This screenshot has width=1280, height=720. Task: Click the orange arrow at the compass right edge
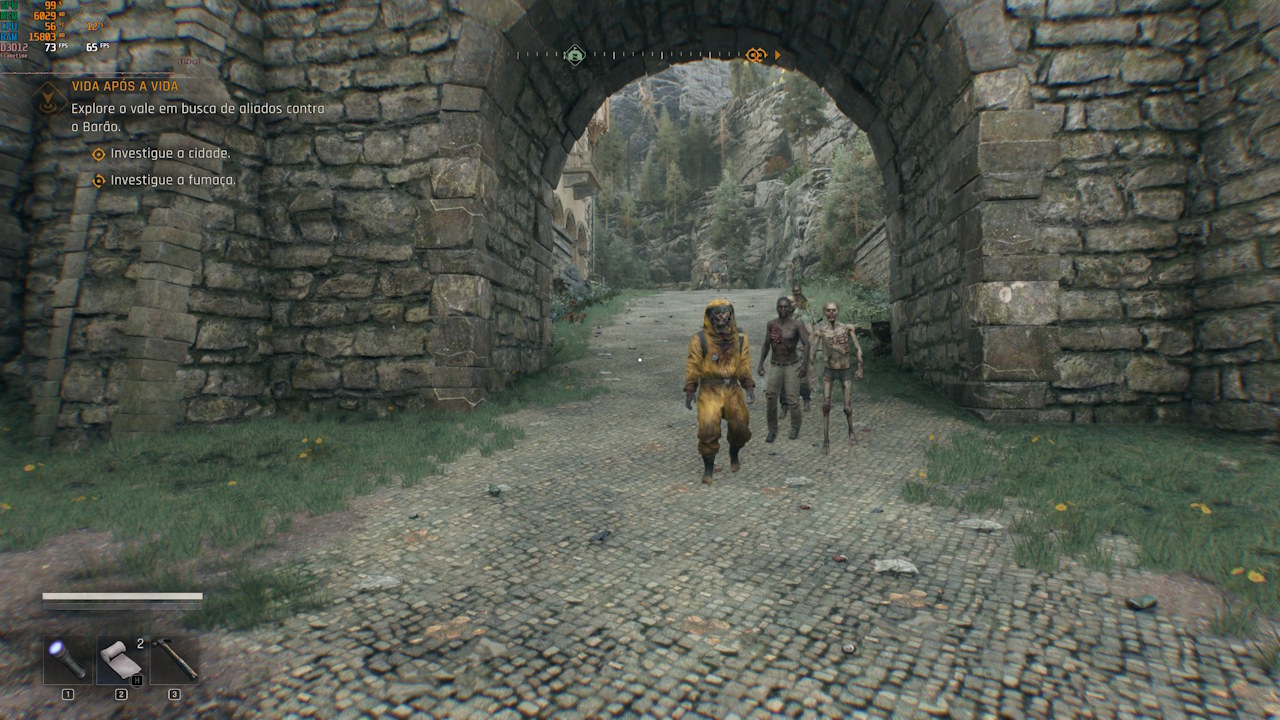(x=777, y=57)
